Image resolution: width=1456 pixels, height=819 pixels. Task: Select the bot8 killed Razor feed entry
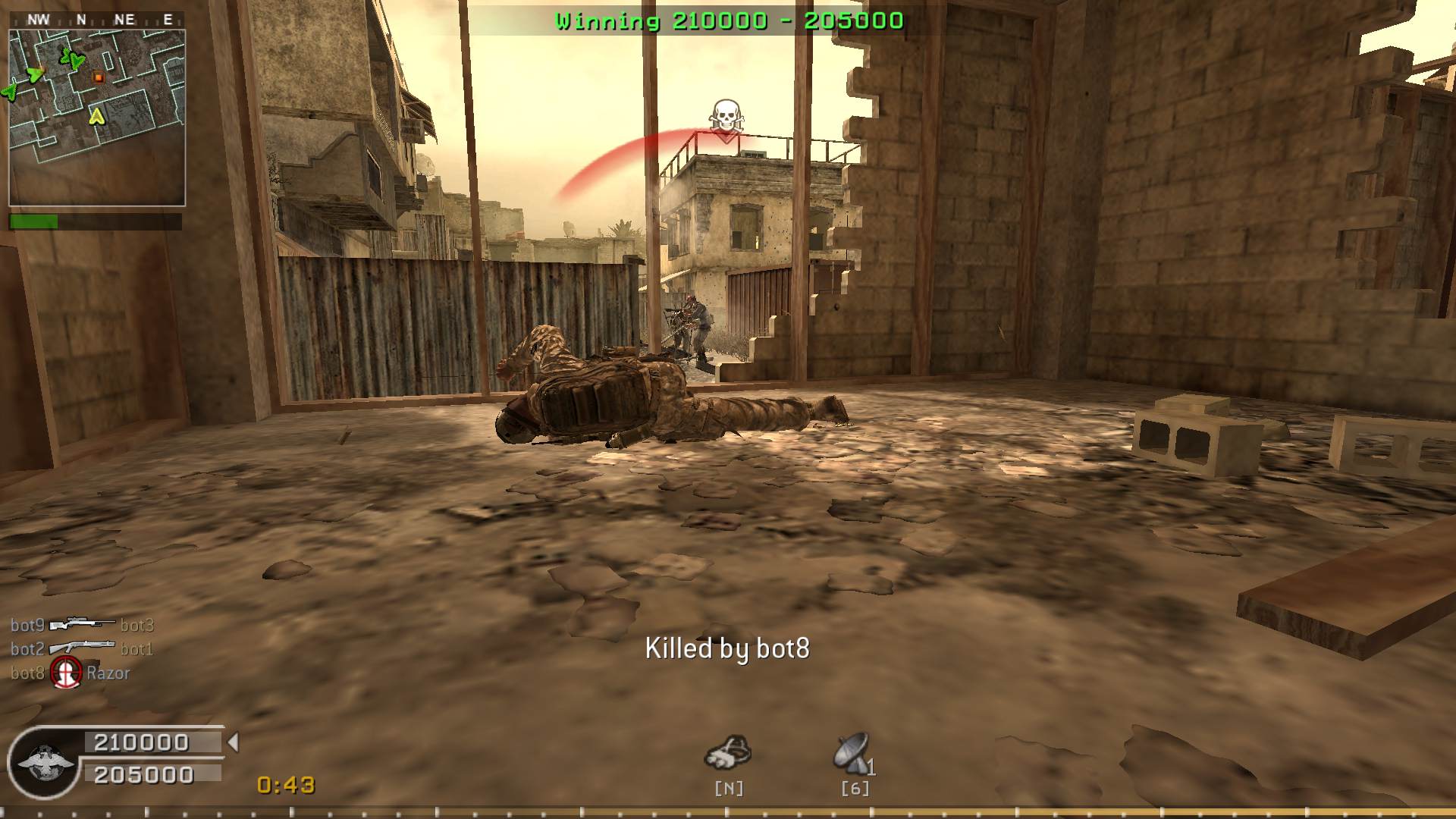click(x=70, y=673)
